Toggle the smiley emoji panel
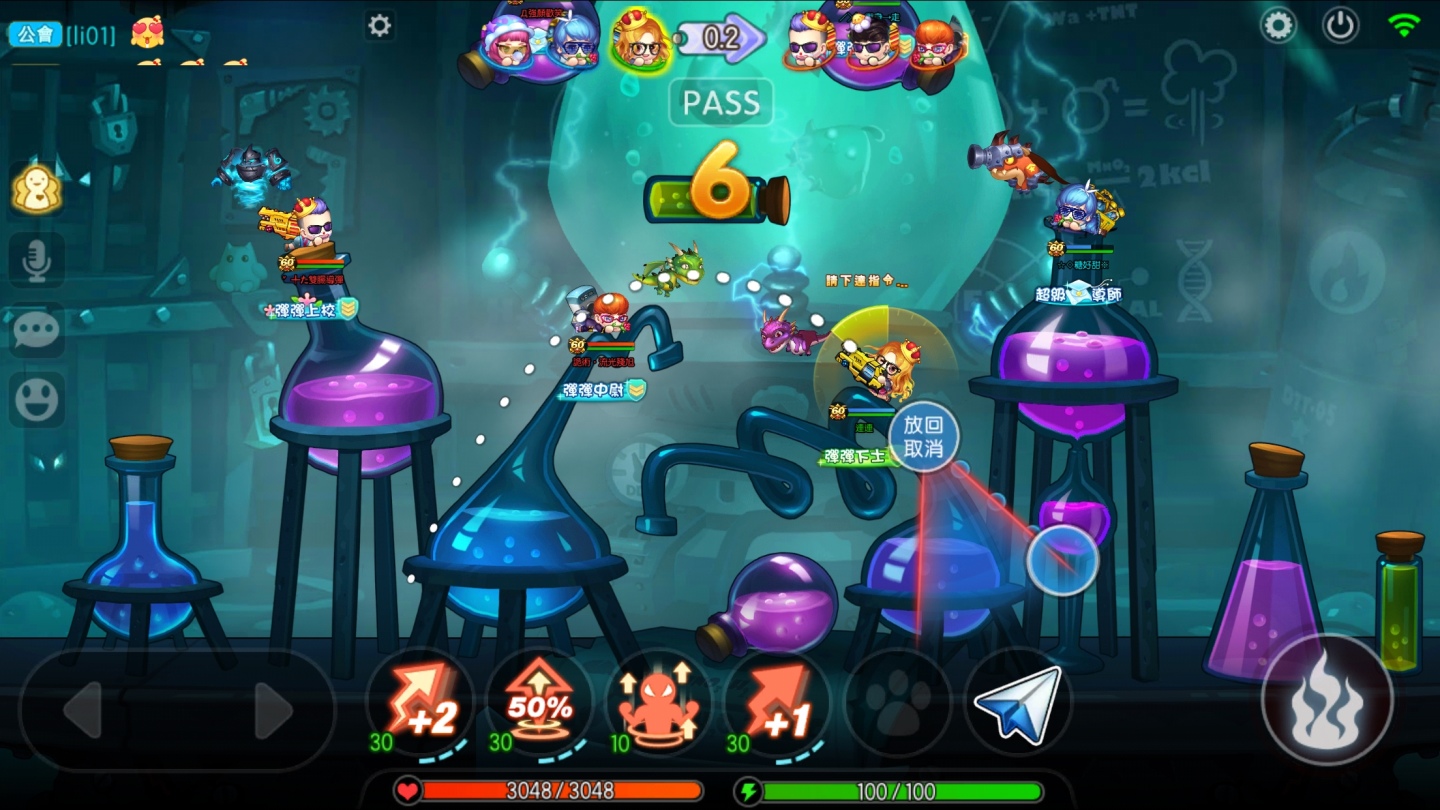 click(x=38, y=398)
